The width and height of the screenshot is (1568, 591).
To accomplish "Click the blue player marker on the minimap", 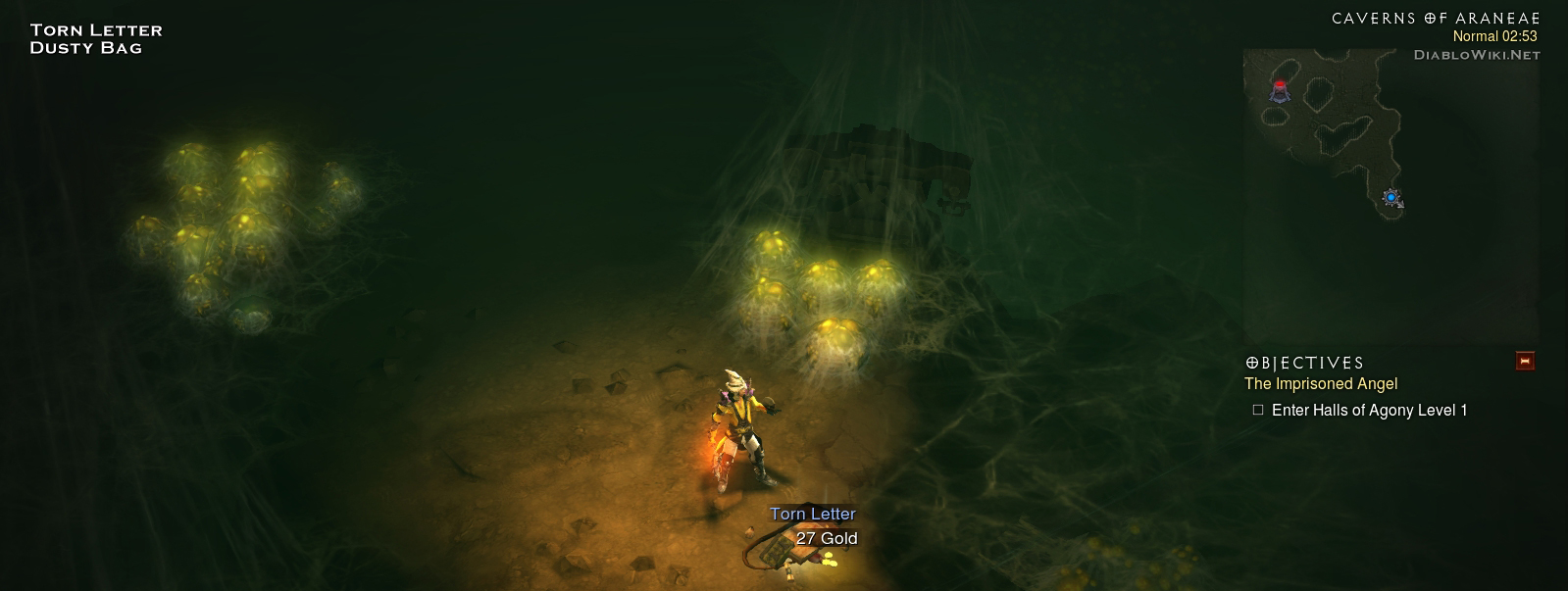I will 1391,198.
